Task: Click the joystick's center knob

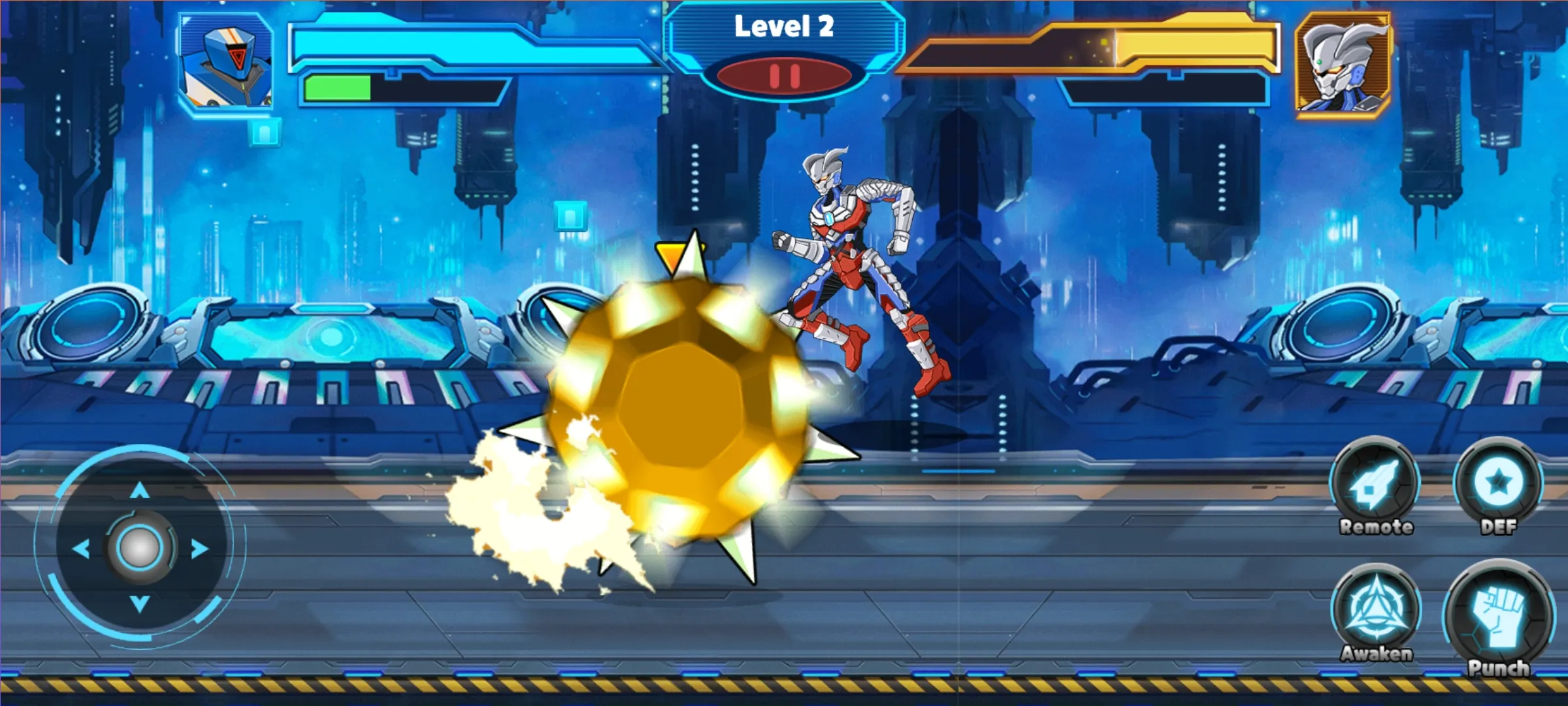Action: 139,548
